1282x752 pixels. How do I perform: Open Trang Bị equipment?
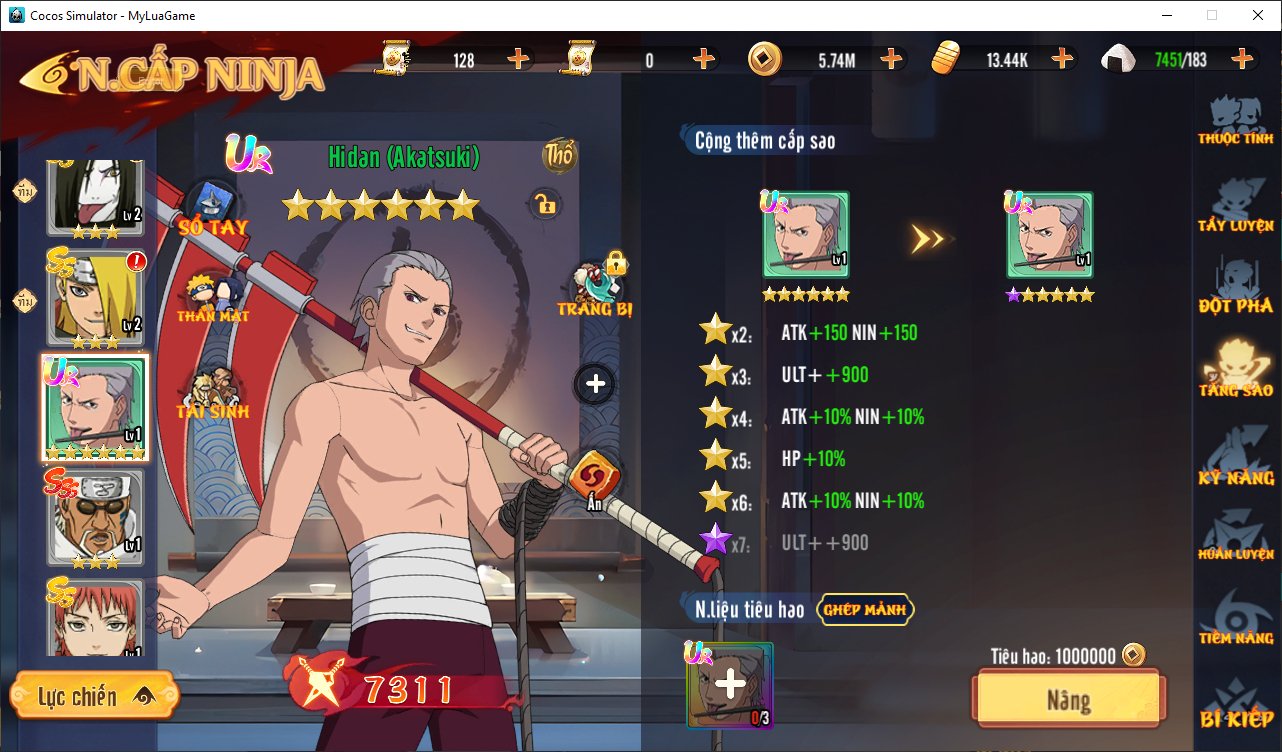[596, 289]
